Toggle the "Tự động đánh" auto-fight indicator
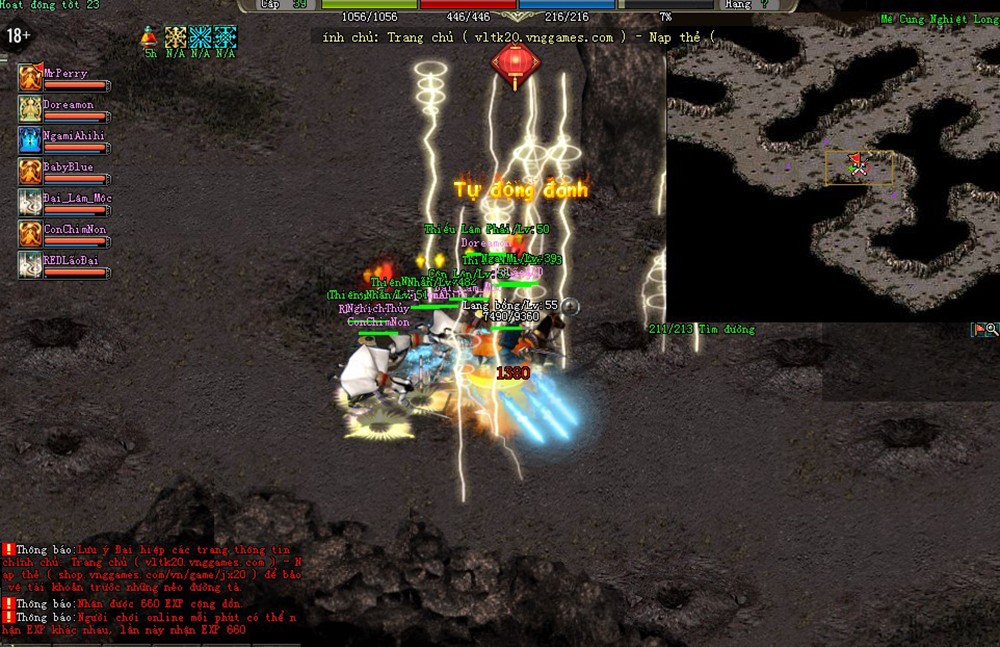1000x647 pixels. tap(521, 190)
